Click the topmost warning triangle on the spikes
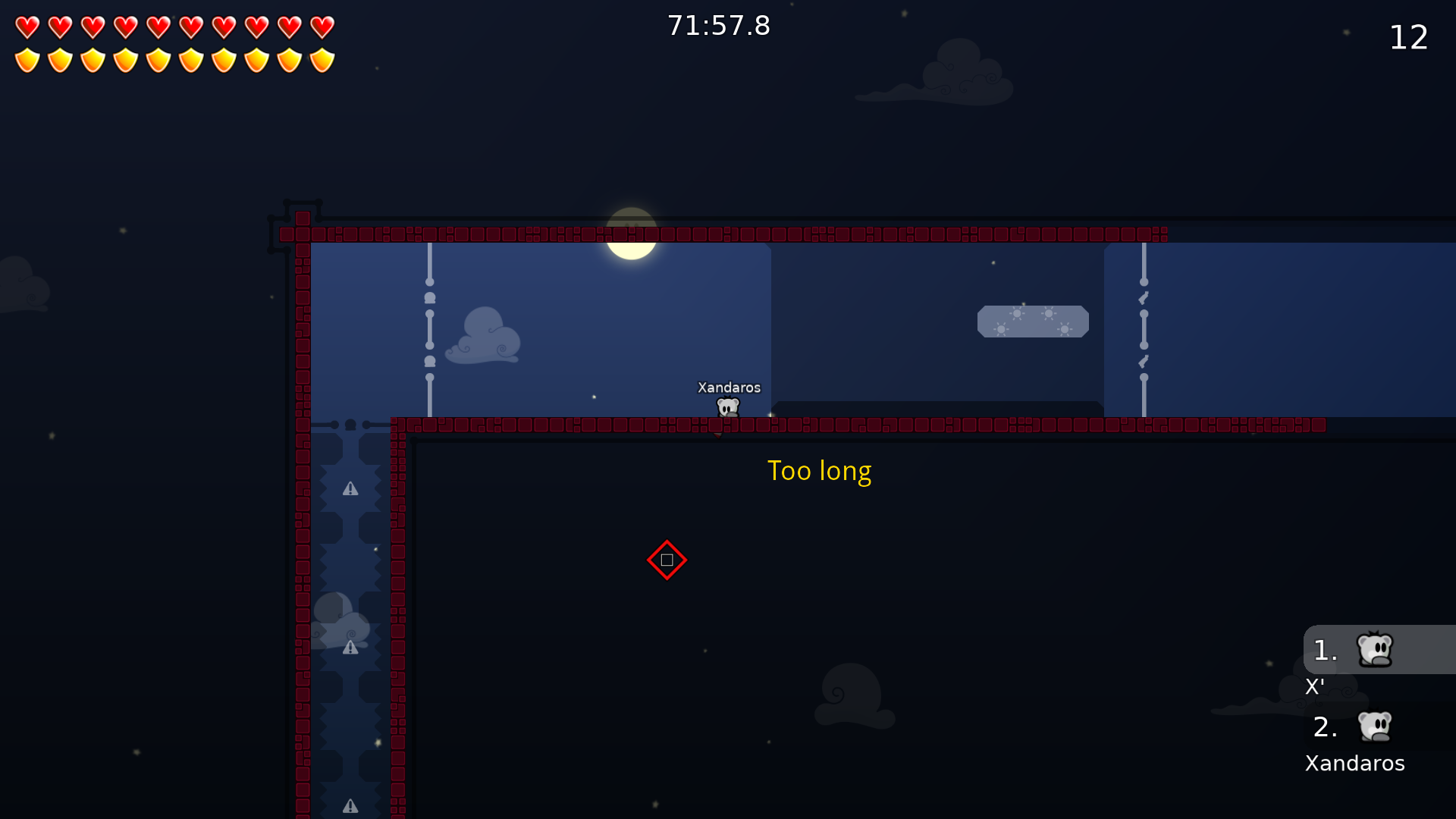This screenshot has height=819, width=1456. [350, 489]
